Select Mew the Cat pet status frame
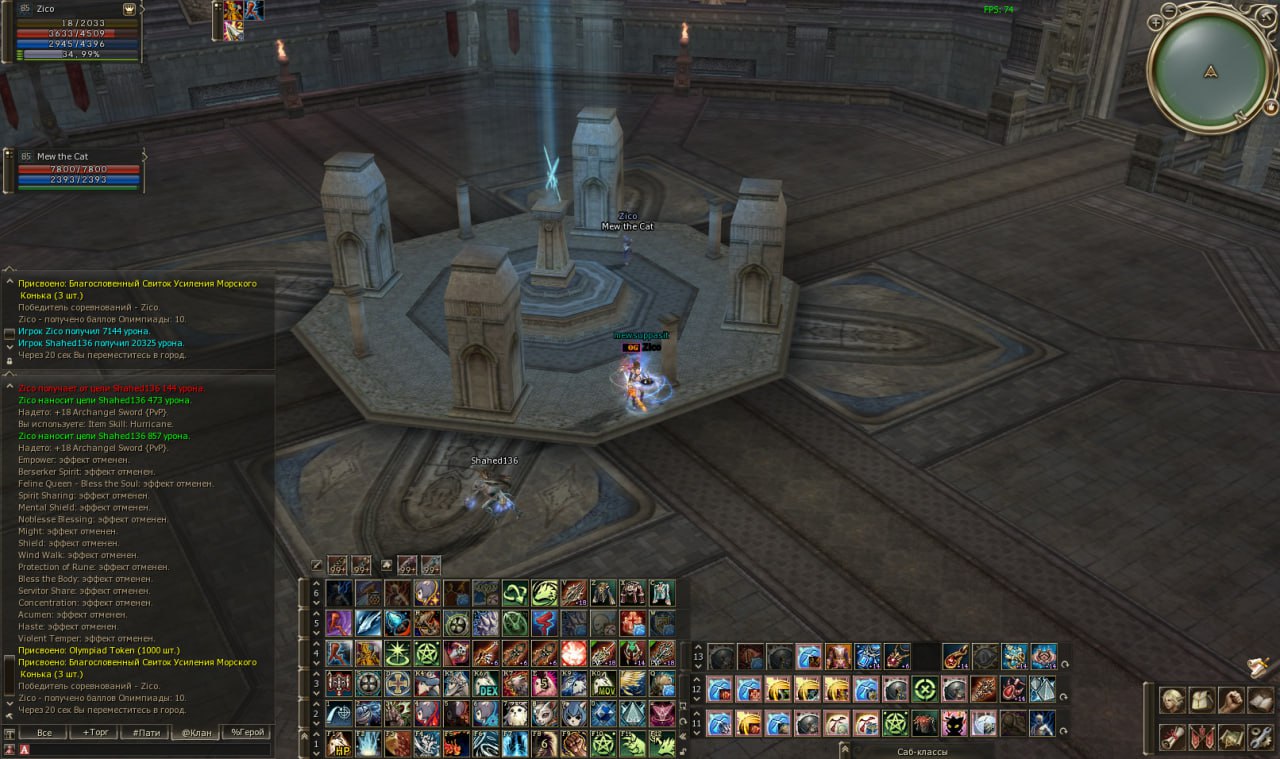1280x759 pixels. [x=75, y=169]
